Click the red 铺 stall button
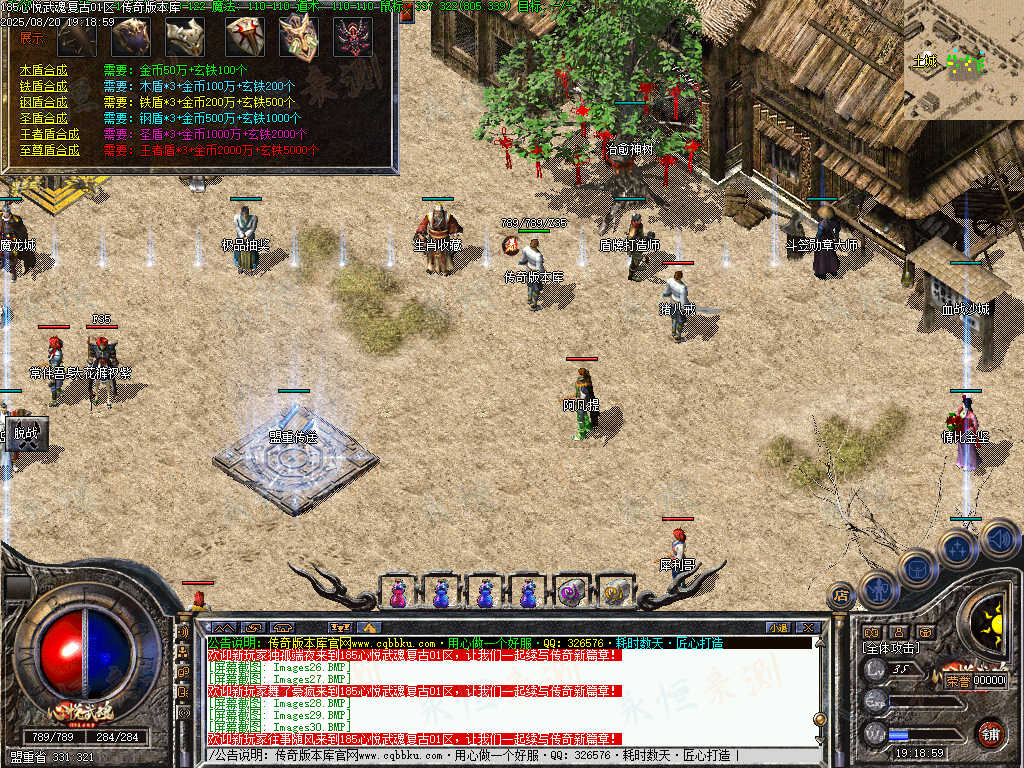The height and width of the screenshot is (768, 1024). (x=990, y=733)
